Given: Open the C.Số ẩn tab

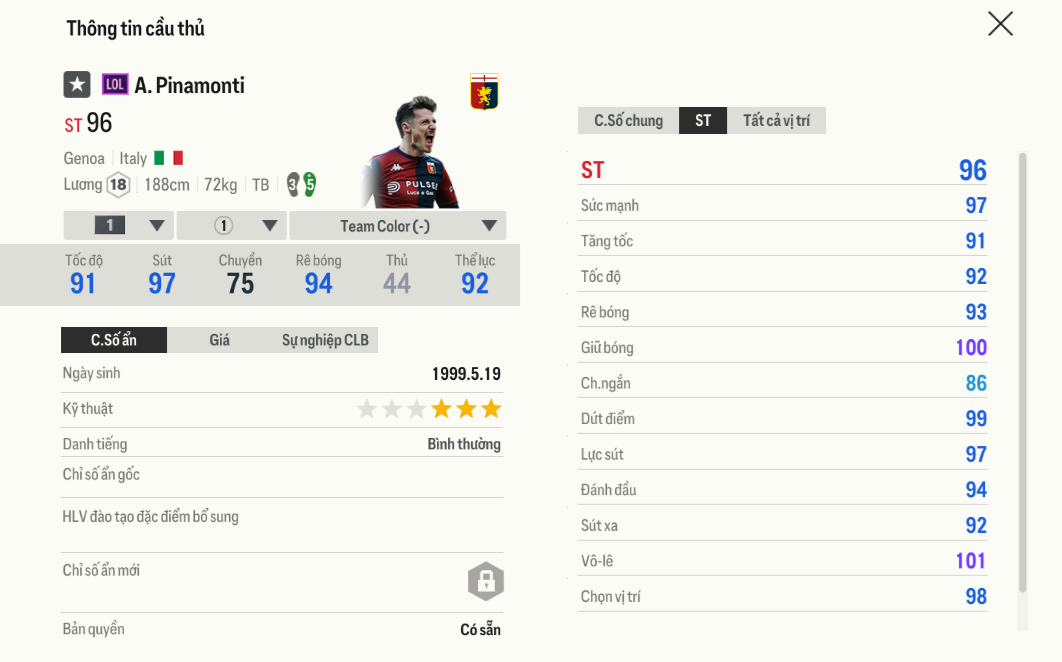Looking at the screenshot, I should (x=114, y=340).
